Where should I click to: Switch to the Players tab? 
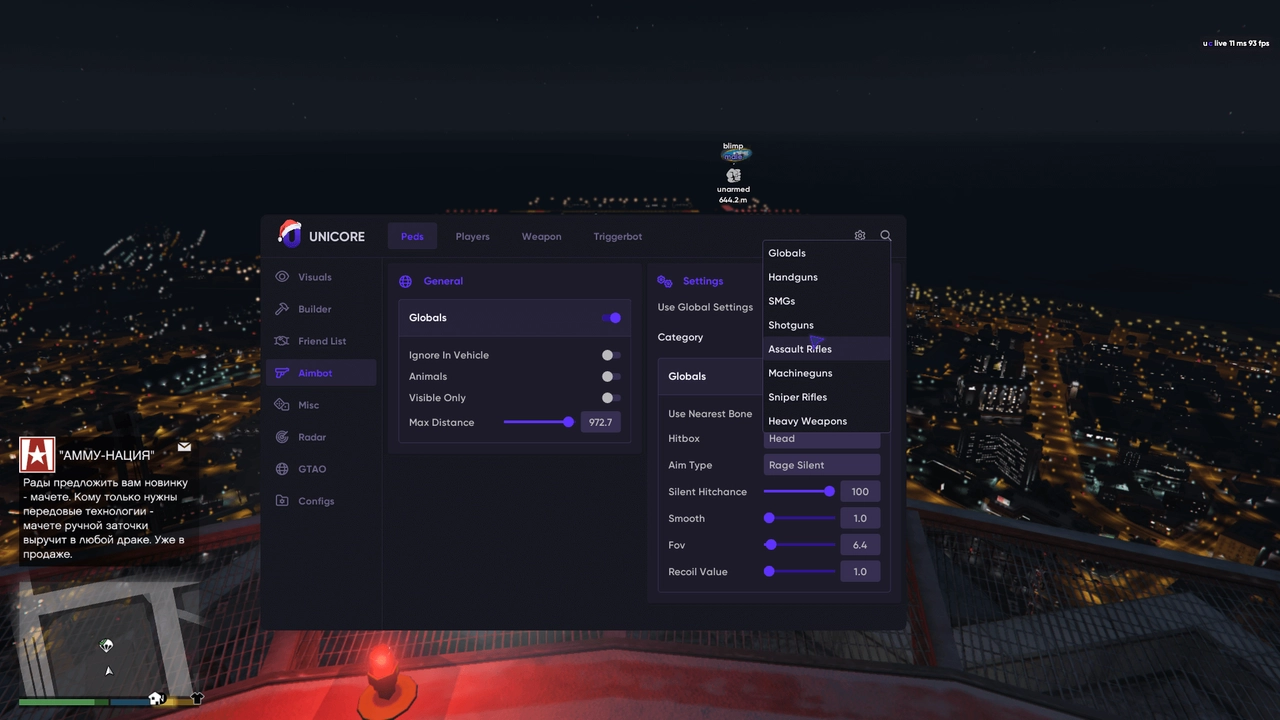pos(472,237)
